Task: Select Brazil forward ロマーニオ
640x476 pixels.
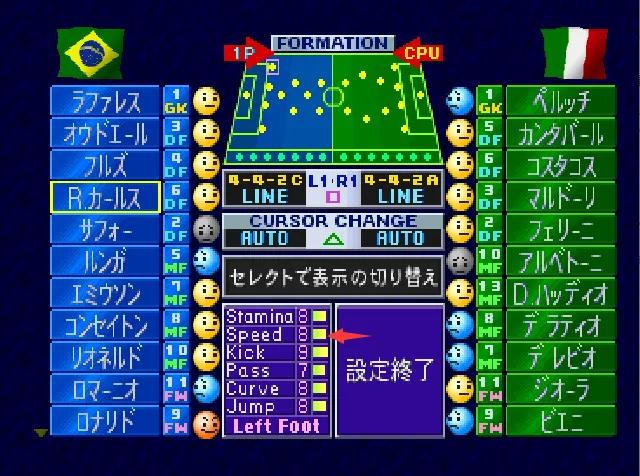Action: click(105, 389)
